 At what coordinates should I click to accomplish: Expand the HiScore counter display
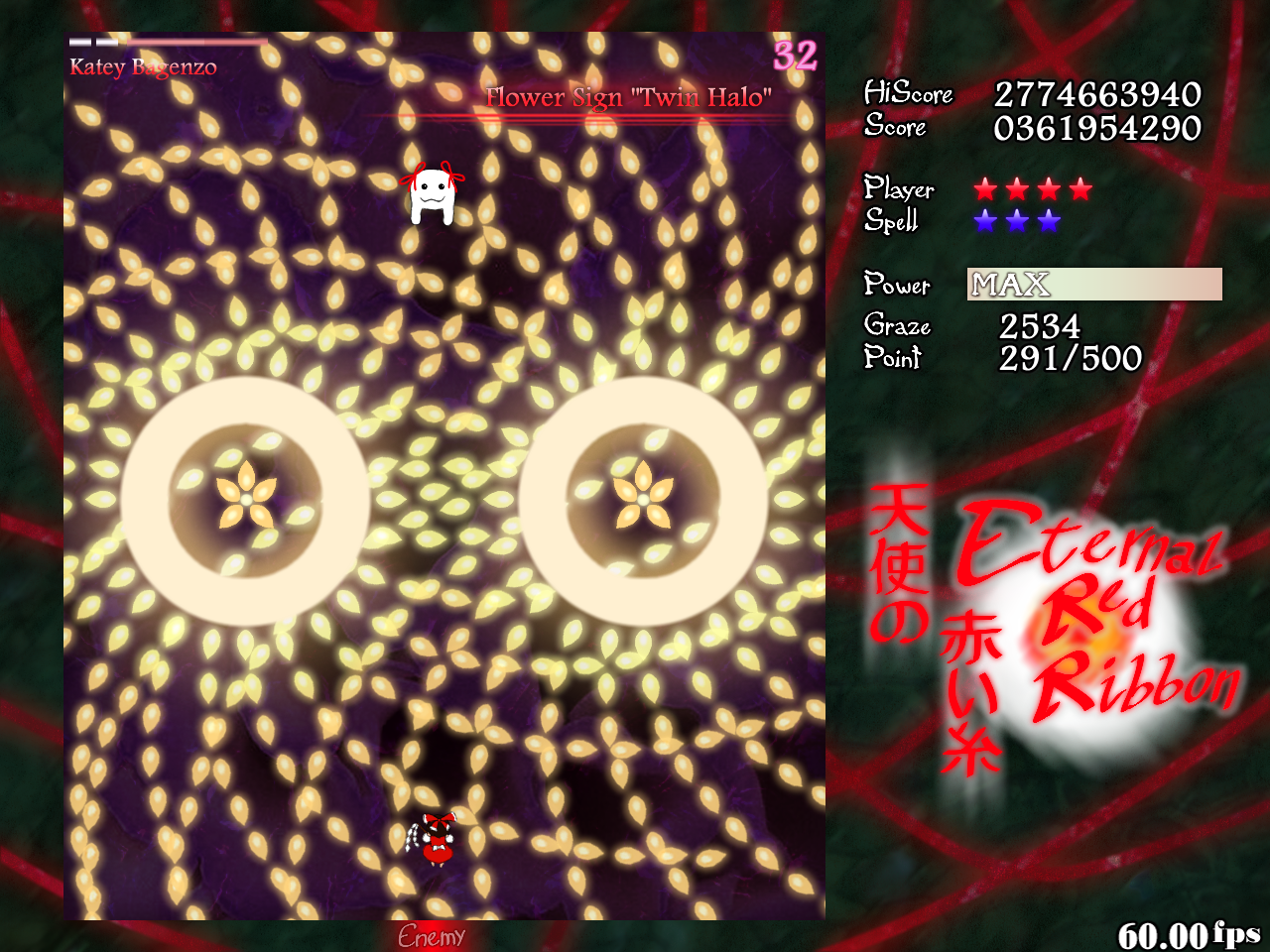click(x=1096, y=95)
